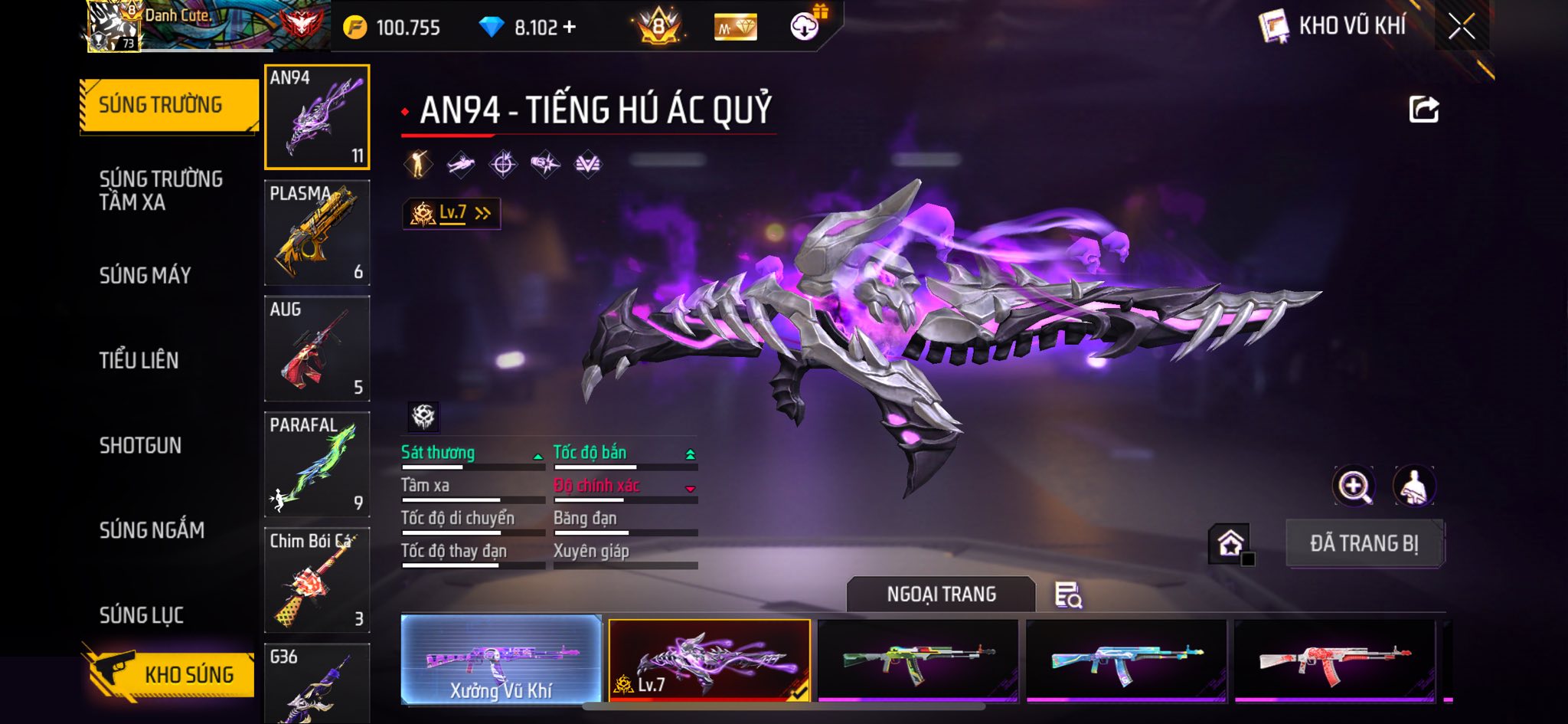
Task: Switch to Súng Lục category
Action: pyautogui.click(x=142, y=615)
